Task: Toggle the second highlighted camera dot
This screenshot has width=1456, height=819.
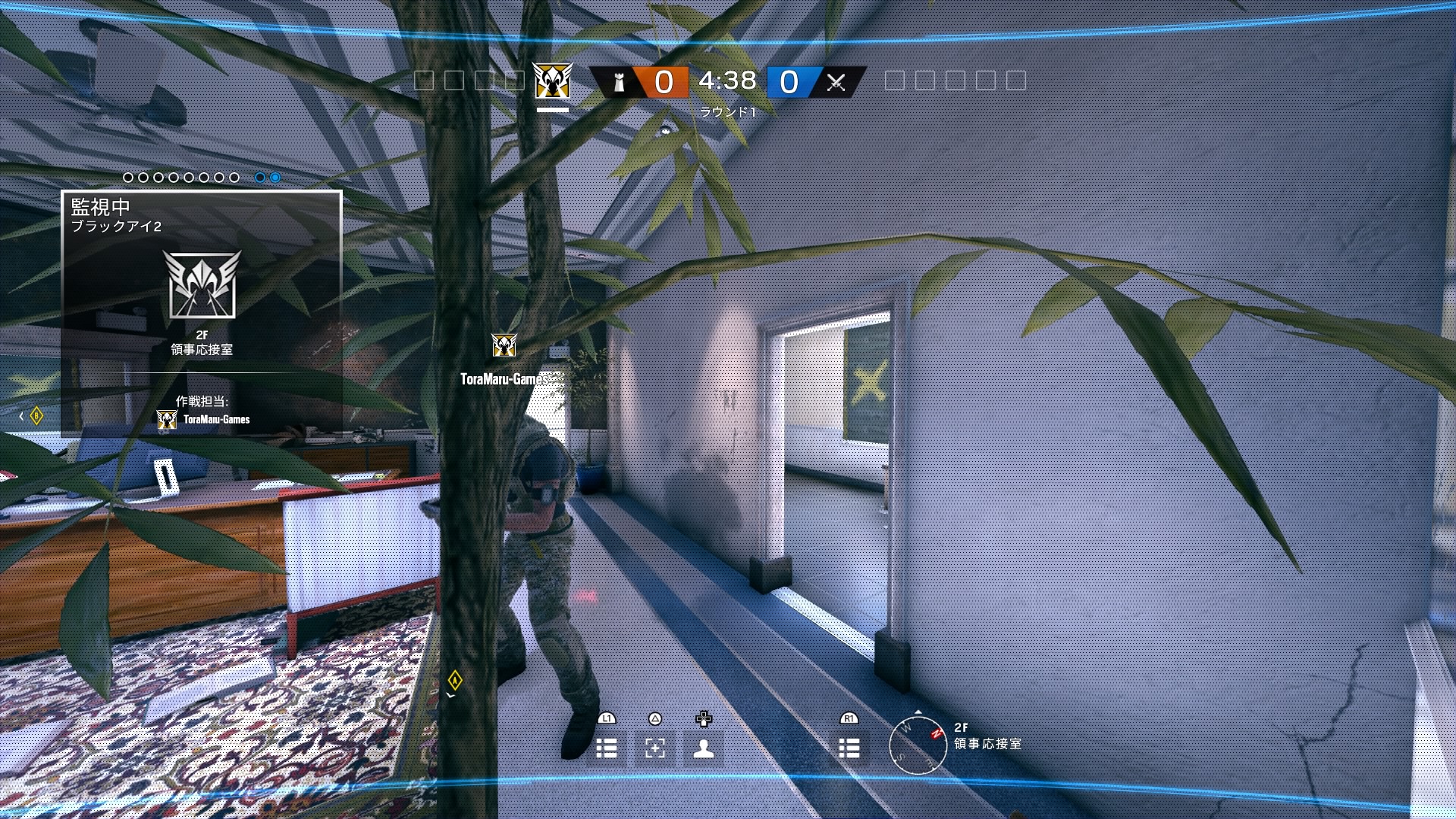Action: coord(274,177)
